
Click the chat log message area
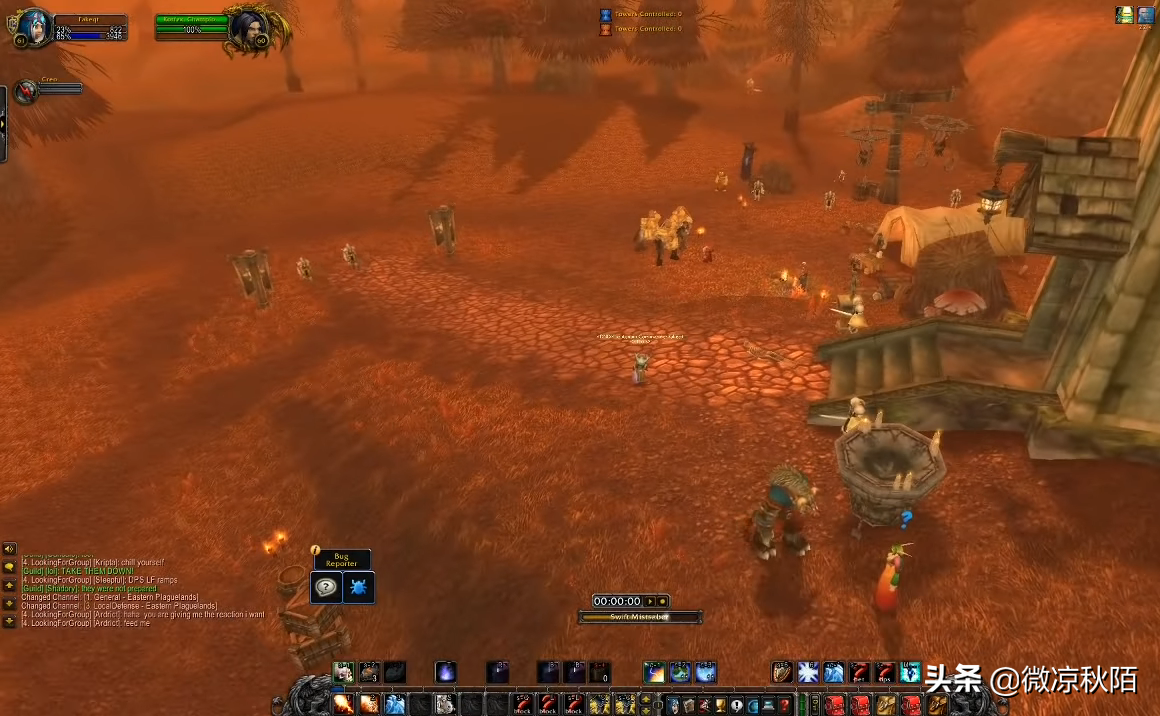pyautogui.click(x=140, y=592)
